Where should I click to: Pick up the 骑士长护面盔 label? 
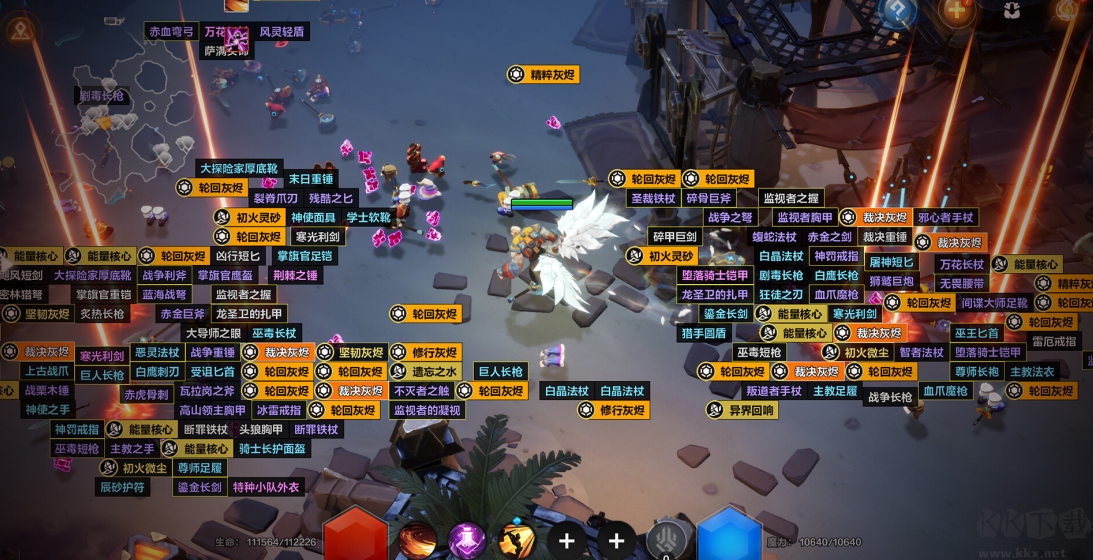pyautogui.click(x=272, y=449)
